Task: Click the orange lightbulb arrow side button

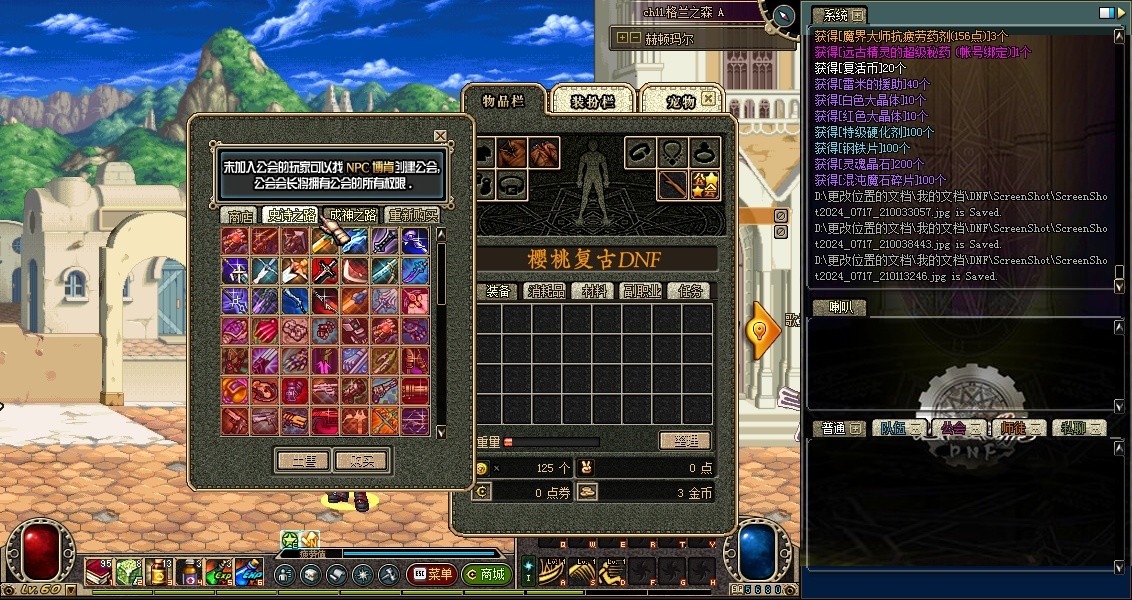Action: (765, 330)
